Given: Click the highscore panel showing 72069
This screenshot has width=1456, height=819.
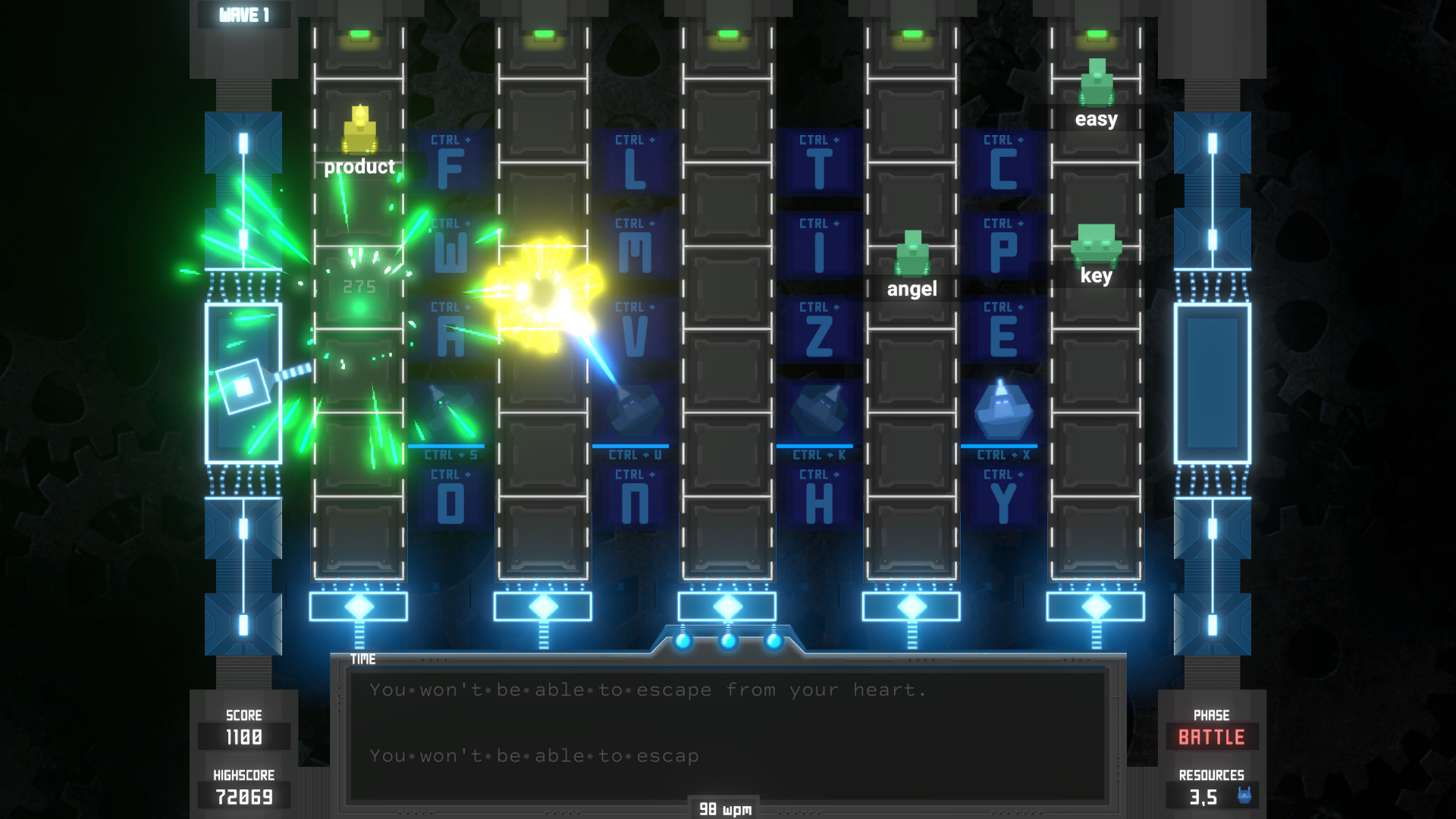Looking at the screenshot, I should coord(243,795).
